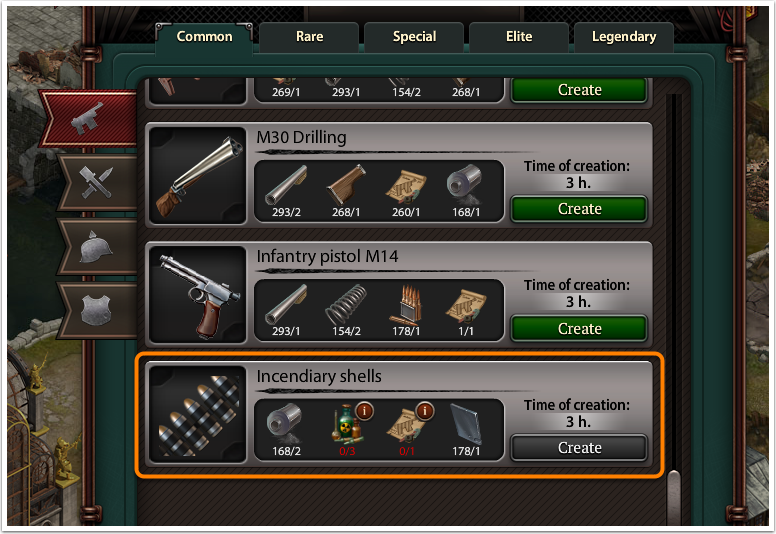
Task: Click Create for Incendiary shells
Action: coord(579,448)
